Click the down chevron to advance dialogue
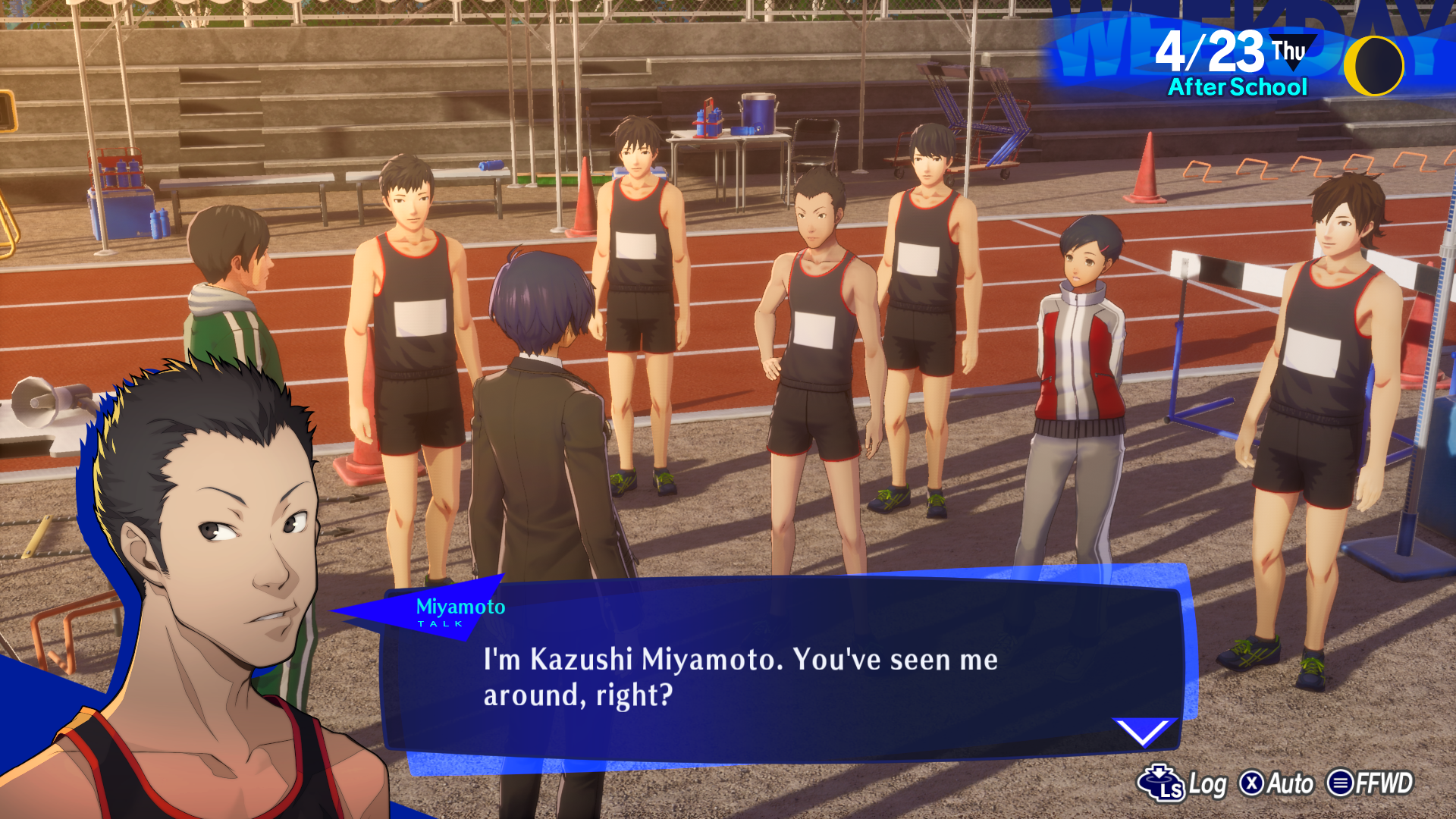This screenshot has height=819, width=1456. (1147, 730)
